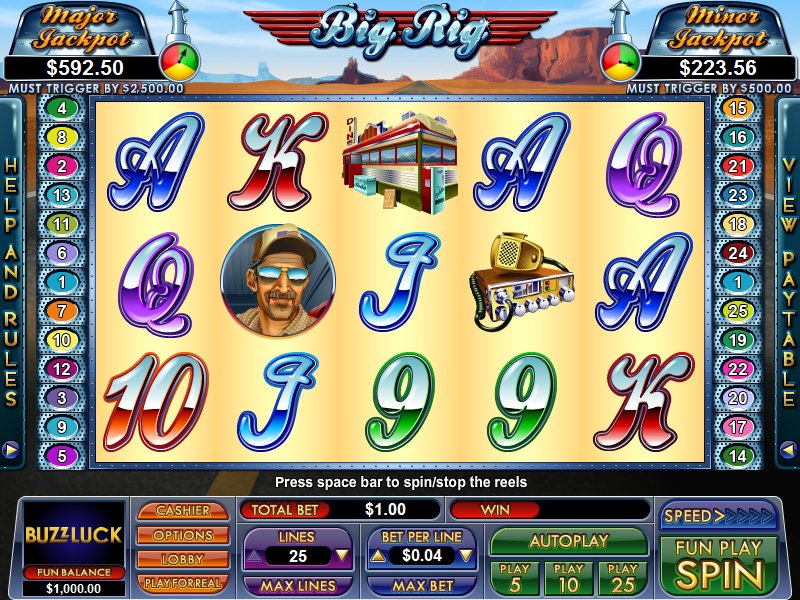This screenshot has width=800, height=600.
Task: Click the Fun Play Spin button
Action: tap(718, 564)
